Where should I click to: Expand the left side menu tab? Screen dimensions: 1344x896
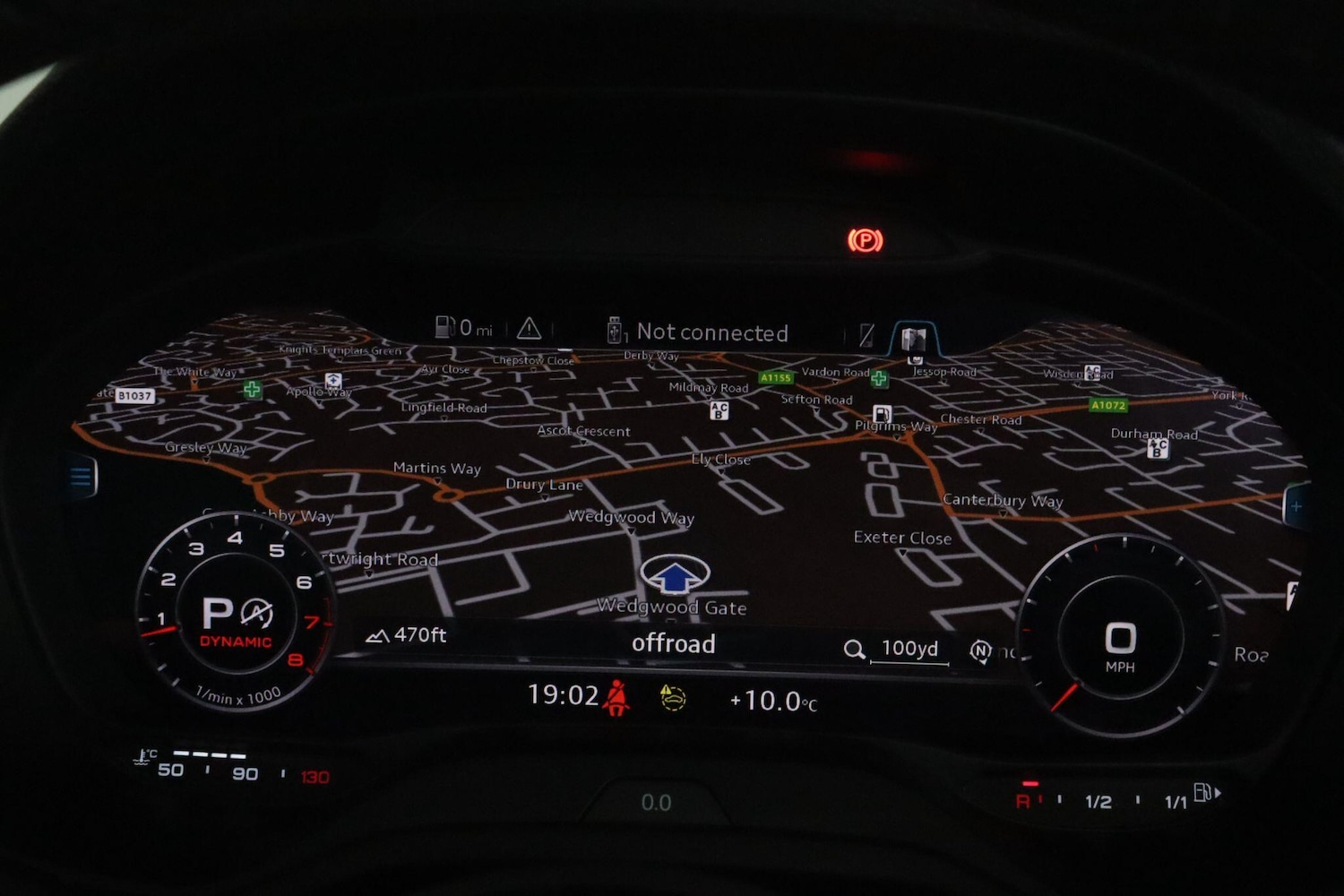click(x=81, y=477)
